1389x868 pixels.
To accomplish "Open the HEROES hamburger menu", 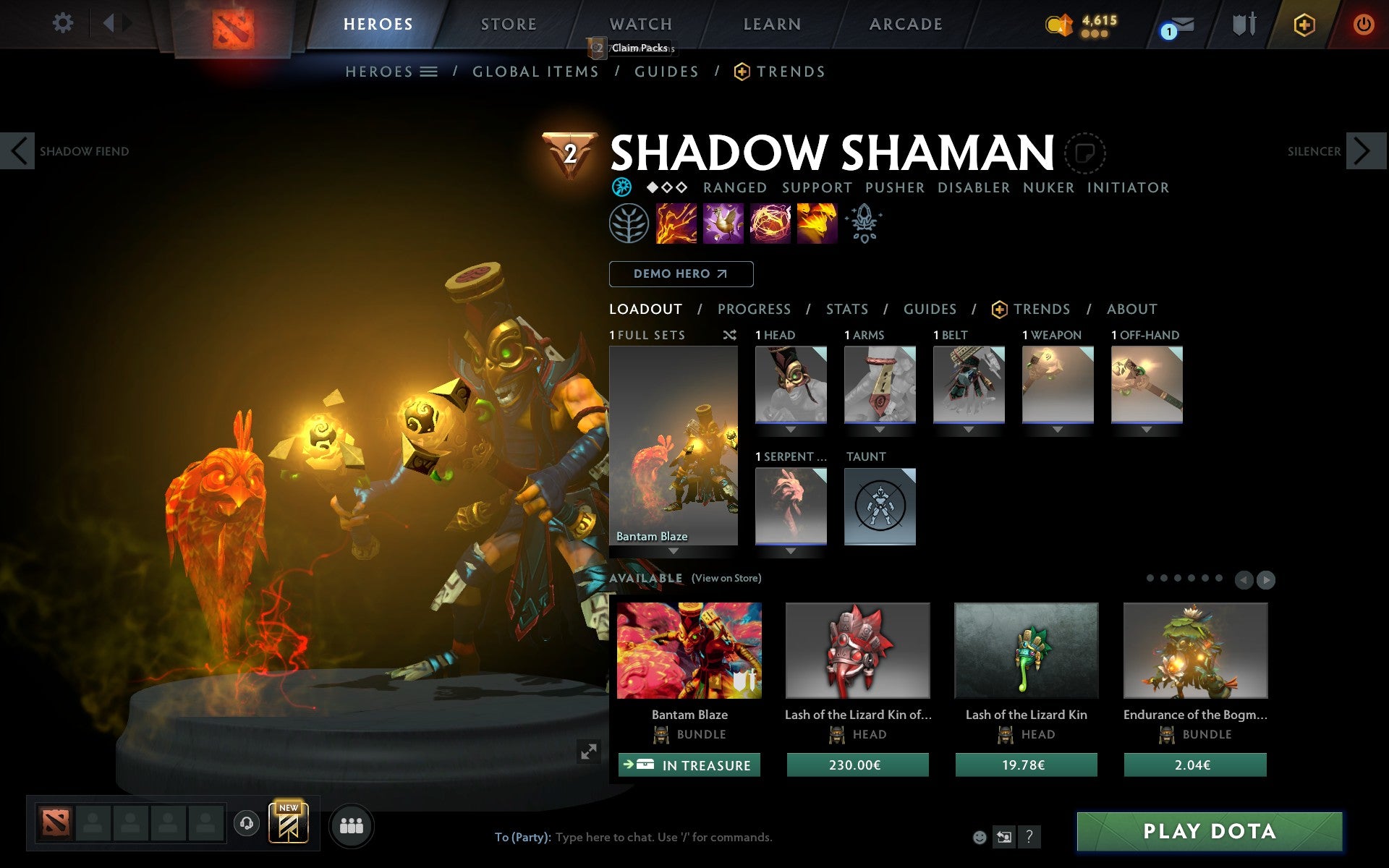I will tap(428, 72).
